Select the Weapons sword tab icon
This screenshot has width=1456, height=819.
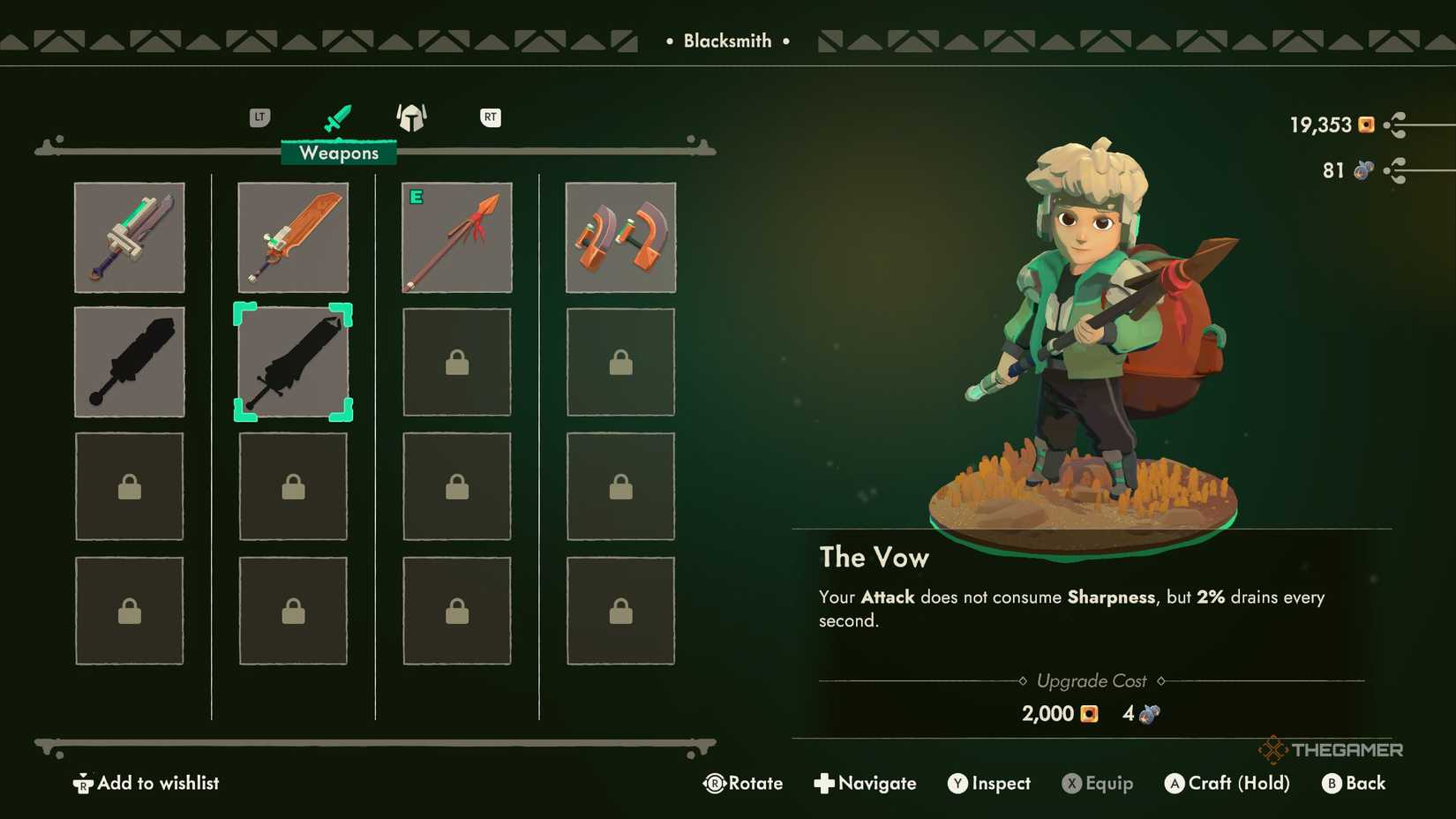[338, 116]
